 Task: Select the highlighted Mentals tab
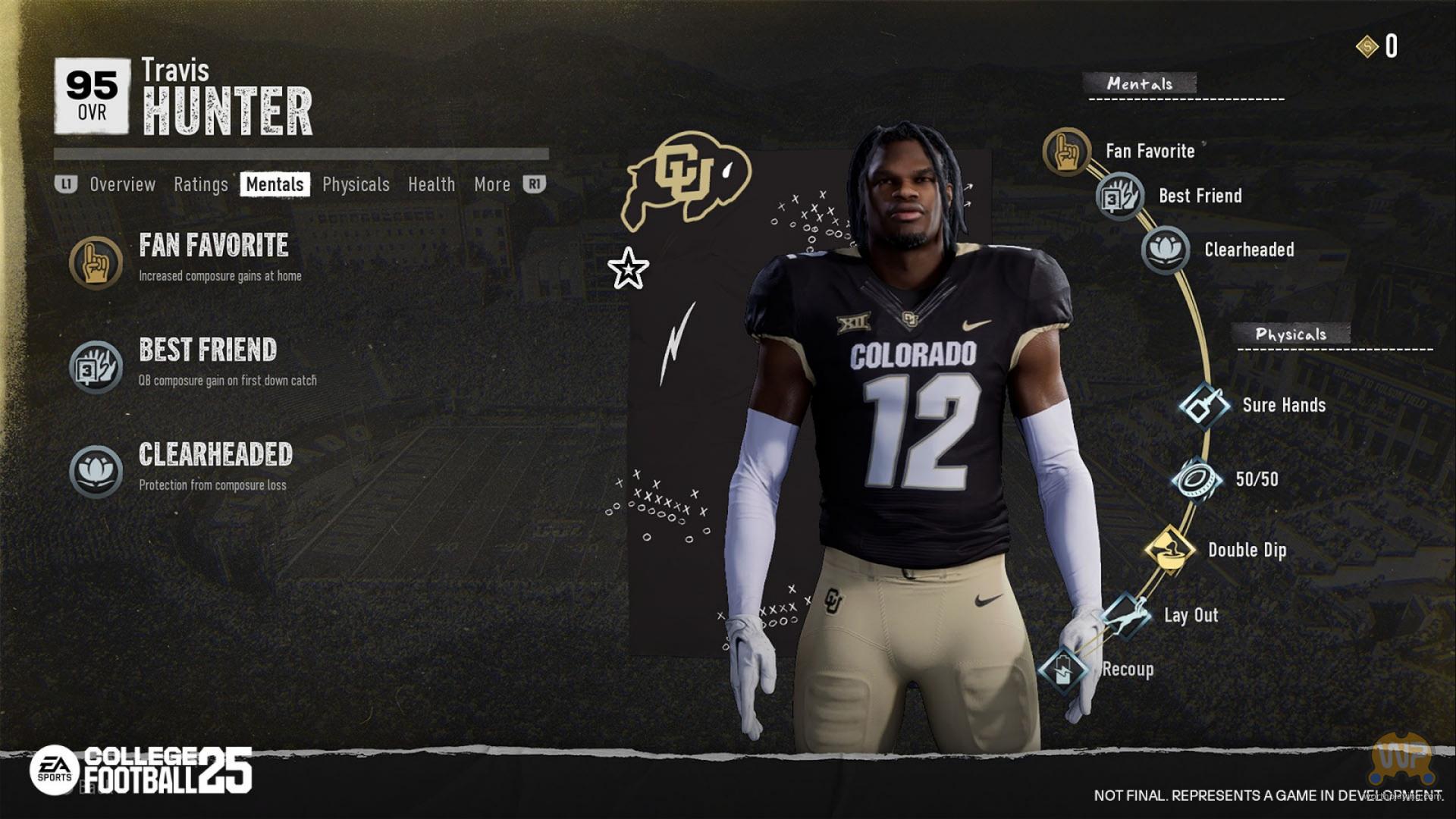tap(275, 184)
